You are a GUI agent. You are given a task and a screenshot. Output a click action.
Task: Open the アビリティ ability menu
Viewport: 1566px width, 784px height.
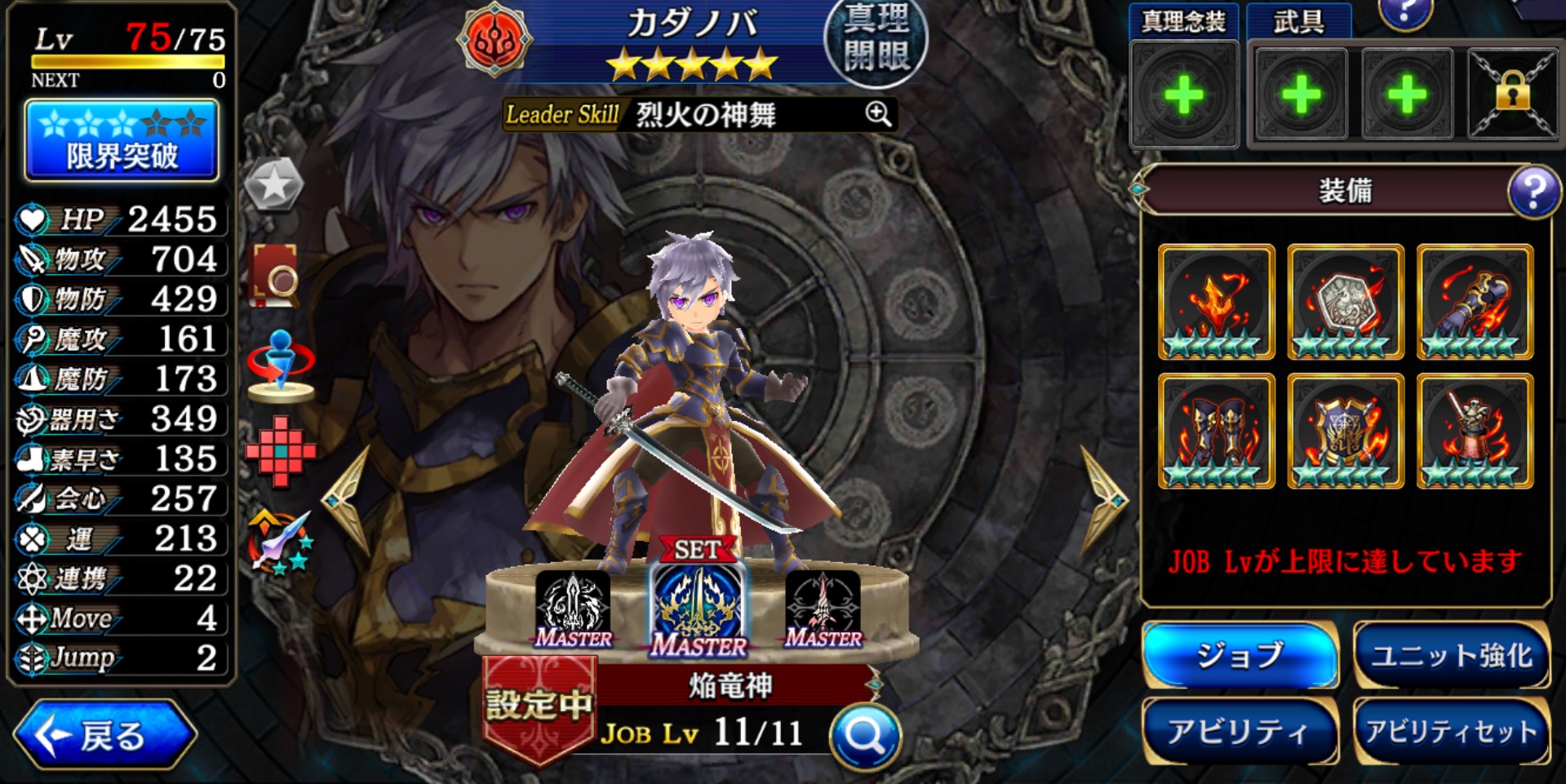pos(1239,731)
